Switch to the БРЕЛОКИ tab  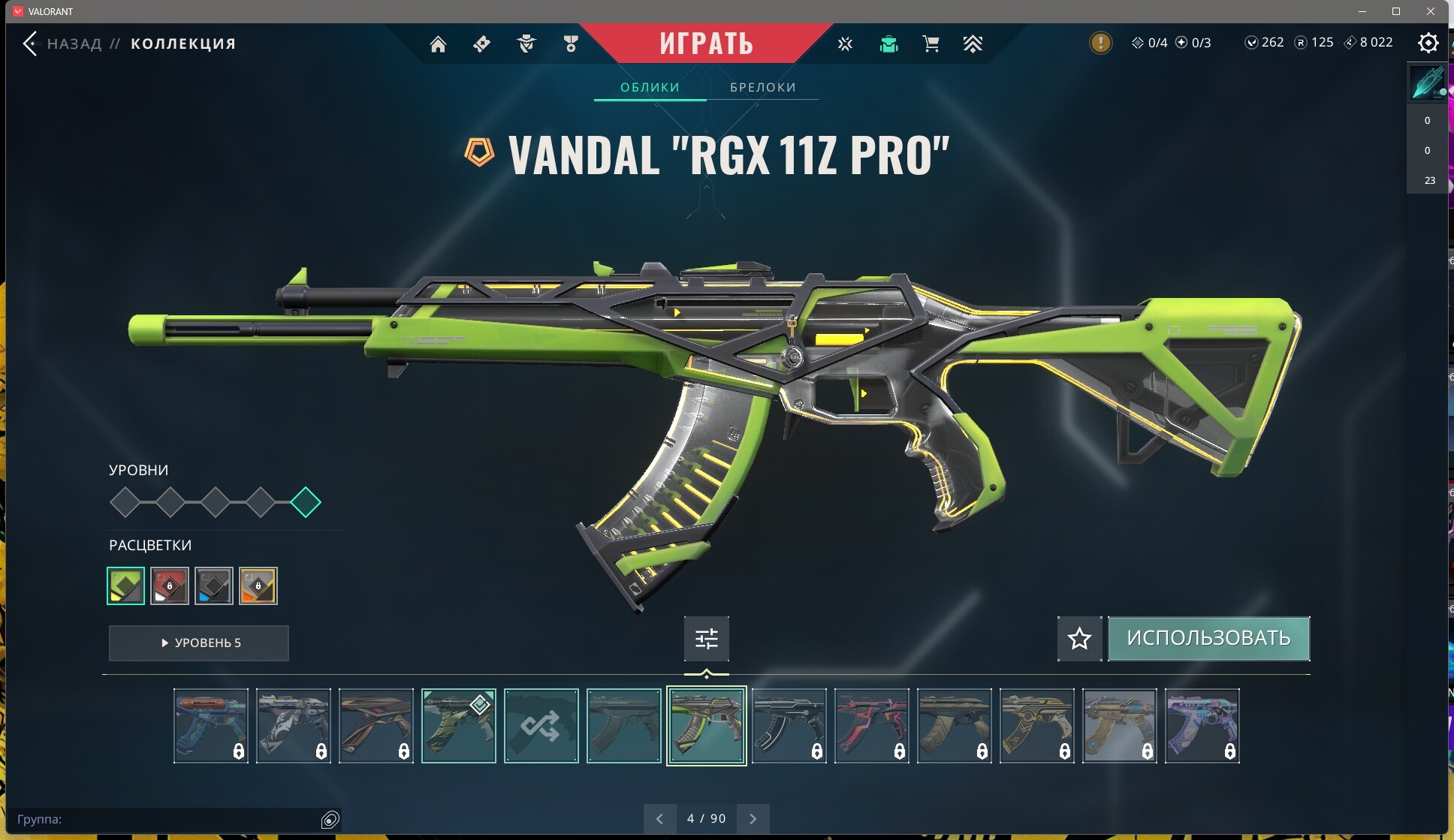tap(762, 87)
